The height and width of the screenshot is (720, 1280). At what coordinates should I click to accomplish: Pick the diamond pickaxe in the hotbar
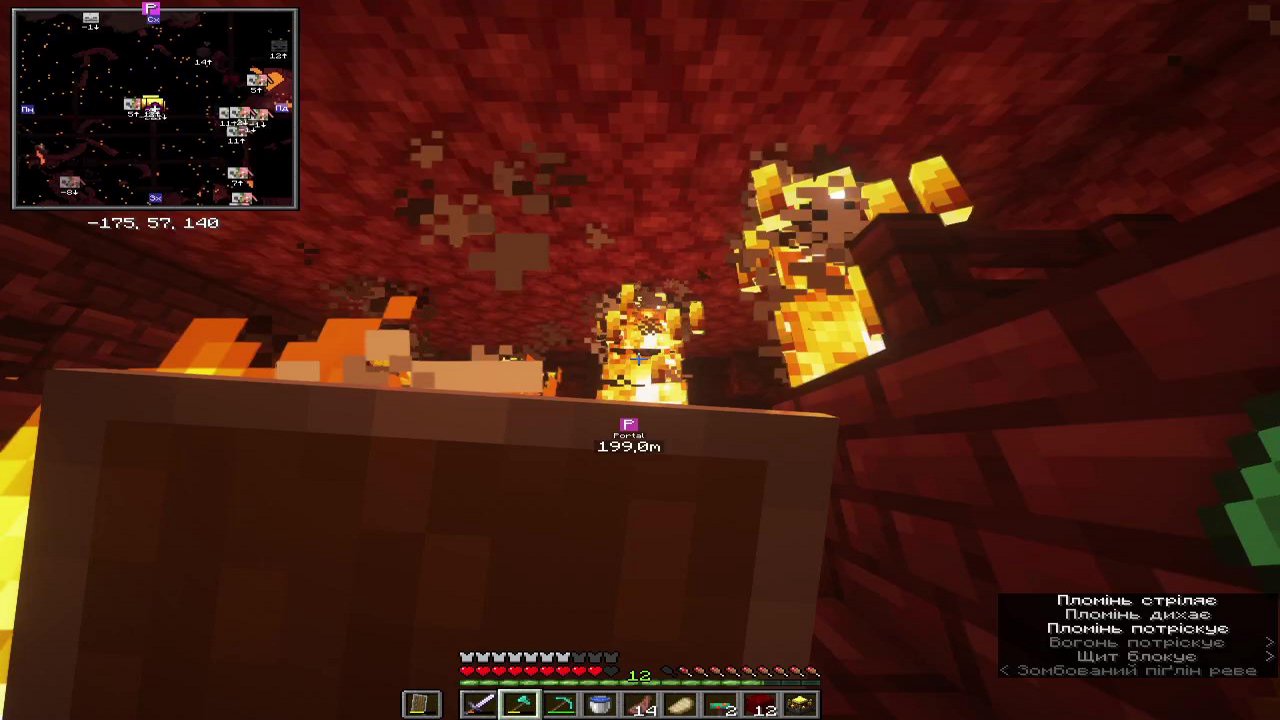(560, 704)
